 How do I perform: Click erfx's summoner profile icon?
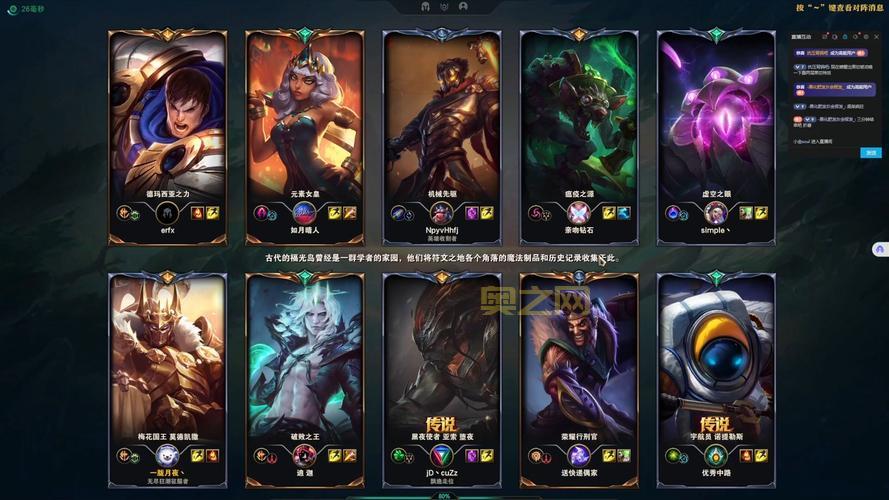click(167, 213)
